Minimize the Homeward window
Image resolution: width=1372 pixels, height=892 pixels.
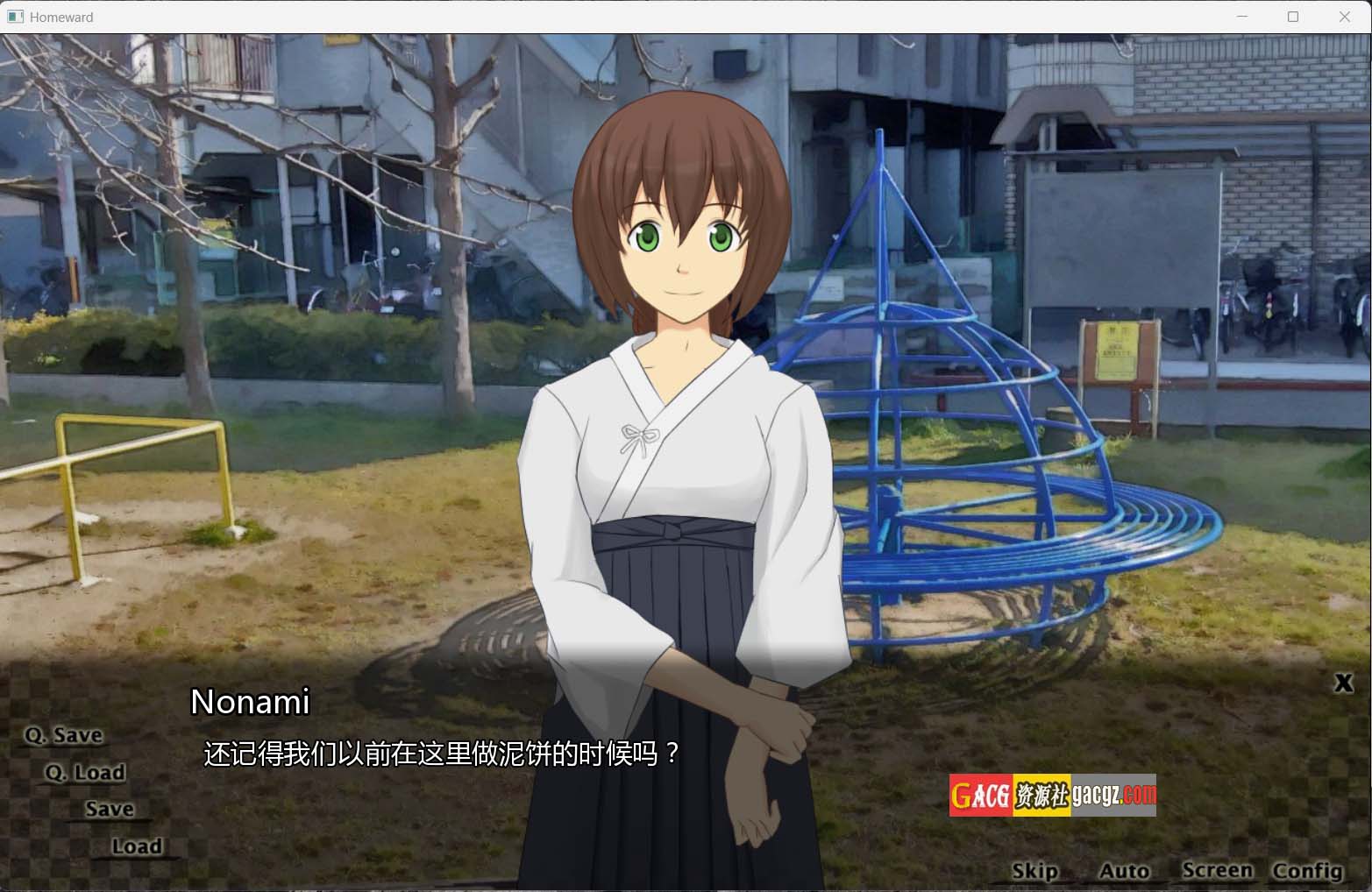point(1242,17)
